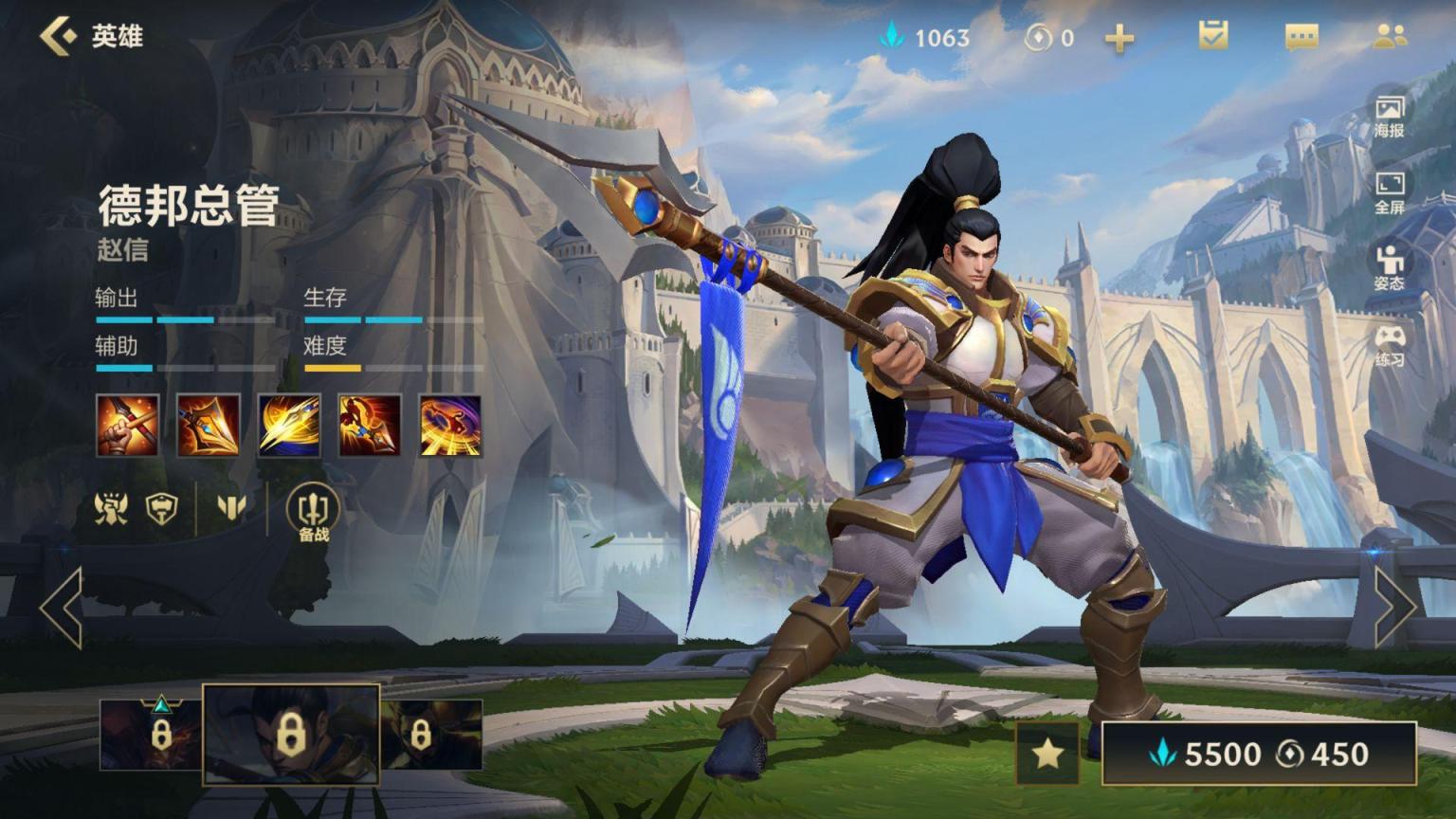Click the plus icon to add currency
This screenshot has height=819, width=1456.
coord(1119,38)
